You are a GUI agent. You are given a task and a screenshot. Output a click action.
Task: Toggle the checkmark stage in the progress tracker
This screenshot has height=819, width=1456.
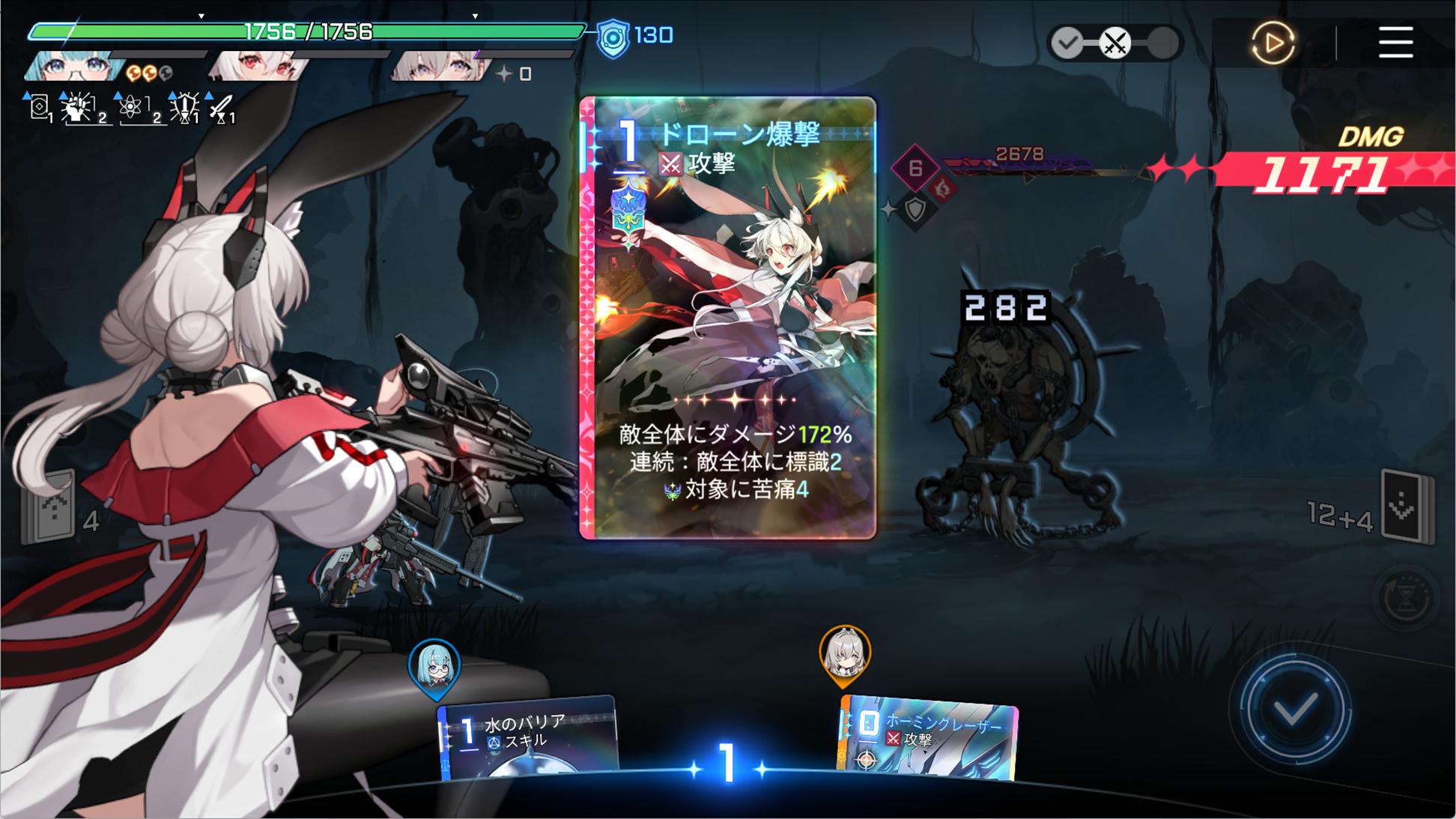click(1070, 43)
